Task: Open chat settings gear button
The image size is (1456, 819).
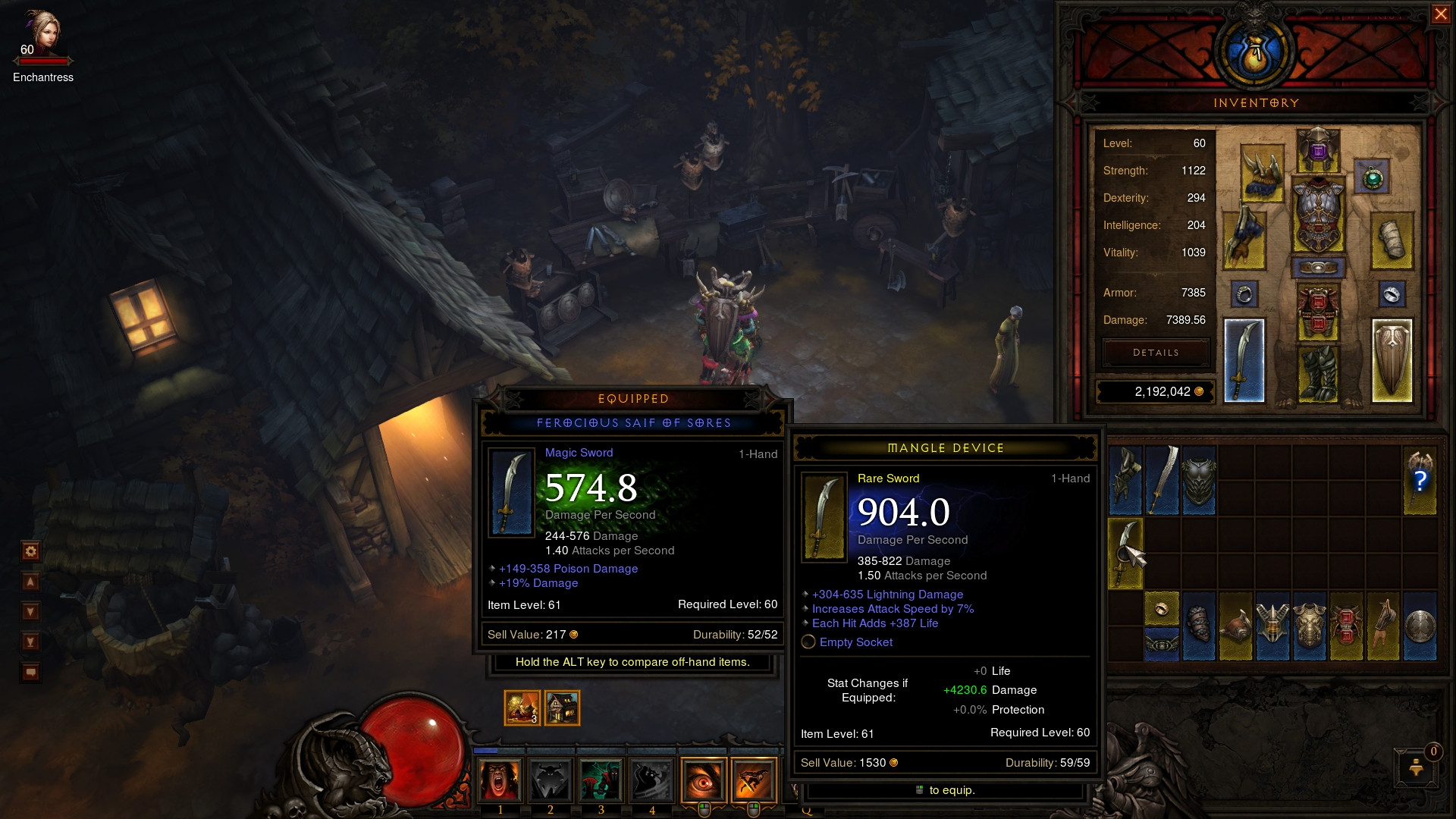Action: [x=30, y=551]
